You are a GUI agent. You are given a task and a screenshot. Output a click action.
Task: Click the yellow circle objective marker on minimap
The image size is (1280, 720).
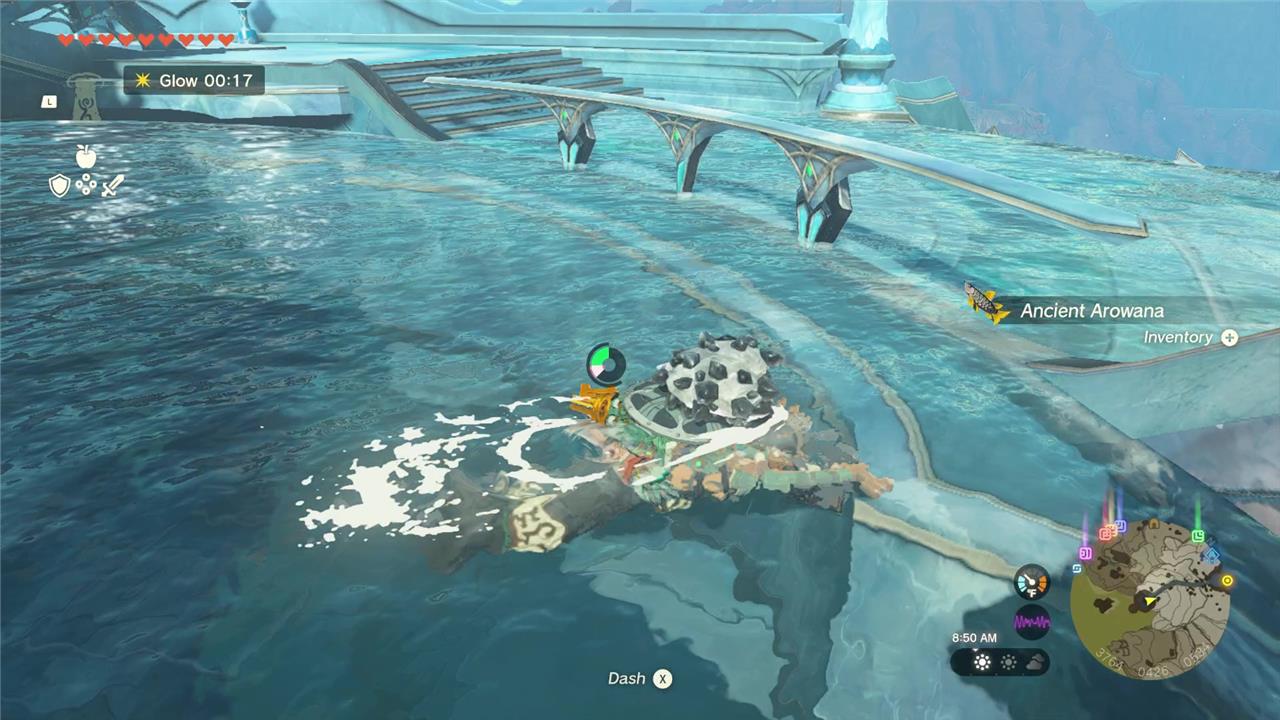tap(1227, 580)
